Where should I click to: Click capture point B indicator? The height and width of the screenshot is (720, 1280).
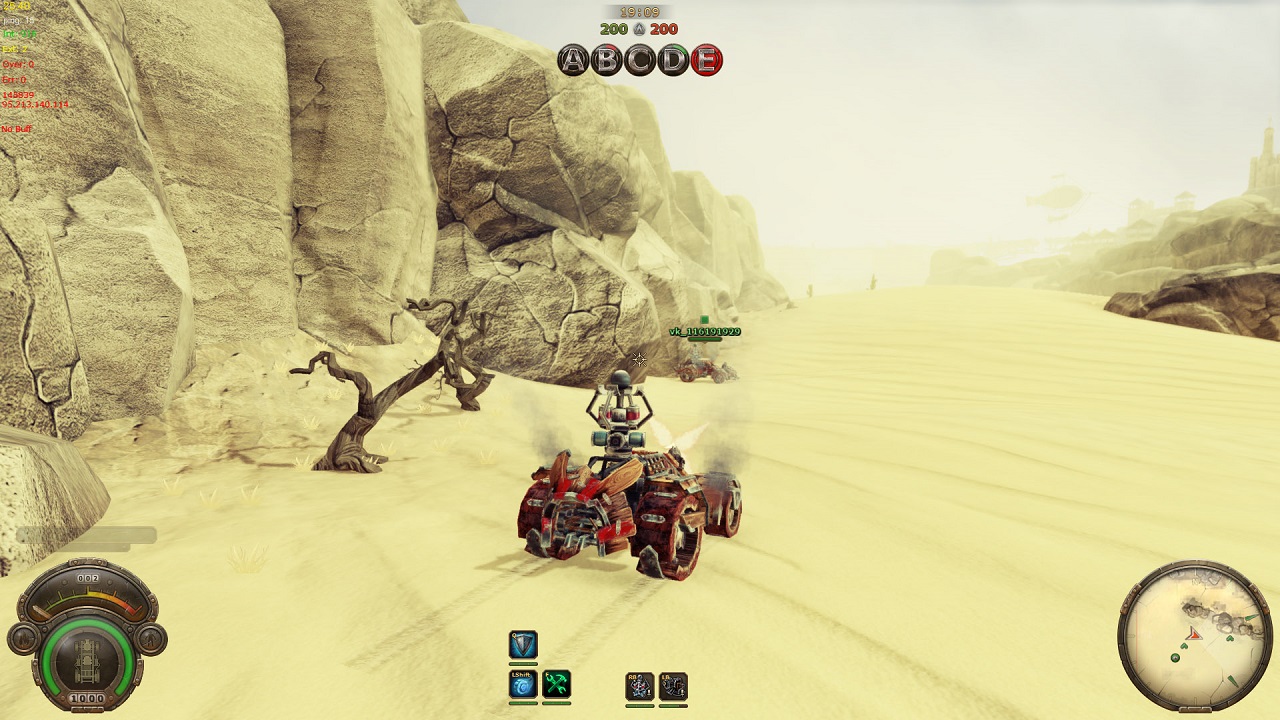pos(606,60)
